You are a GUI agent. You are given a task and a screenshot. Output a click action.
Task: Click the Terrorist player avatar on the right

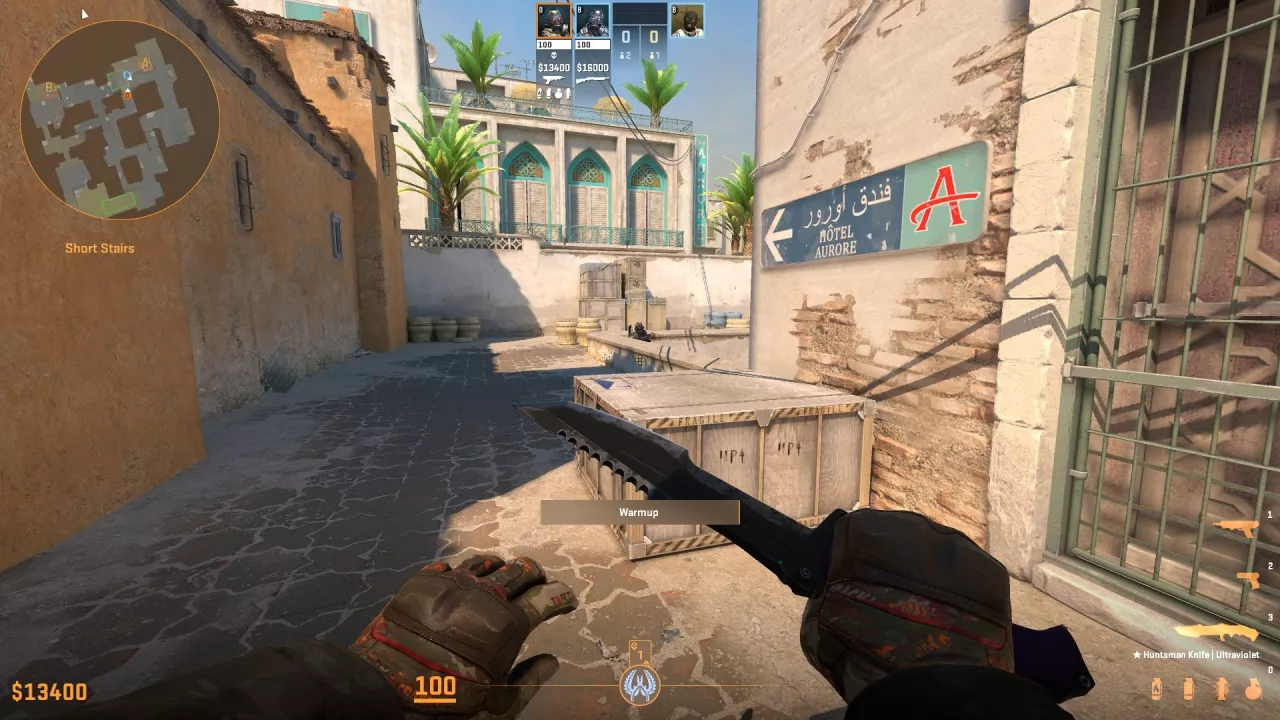click(x=687, y=20)
